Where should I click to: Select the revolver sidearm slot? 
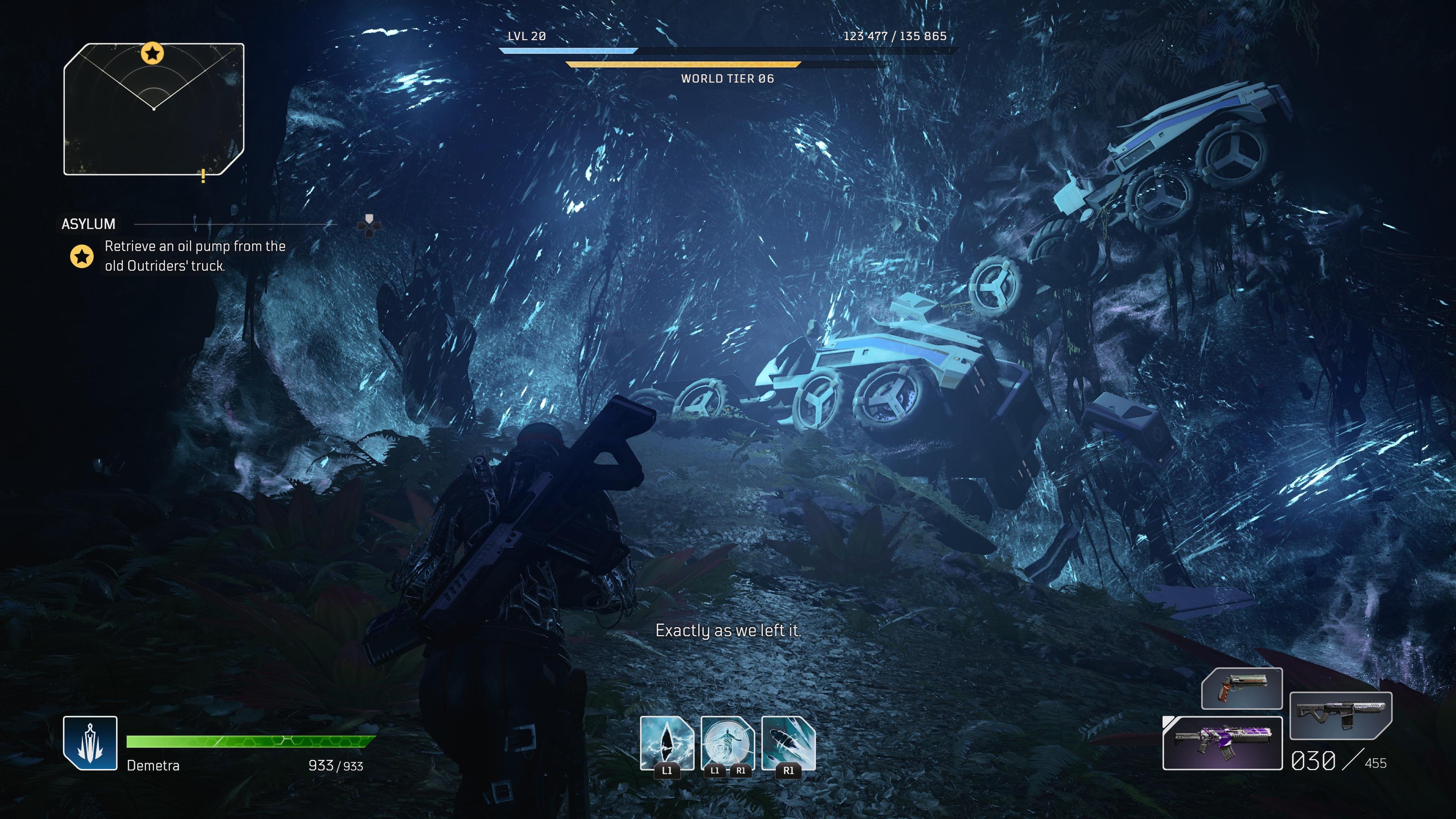pyautogui.click(x=1242, y=689)
